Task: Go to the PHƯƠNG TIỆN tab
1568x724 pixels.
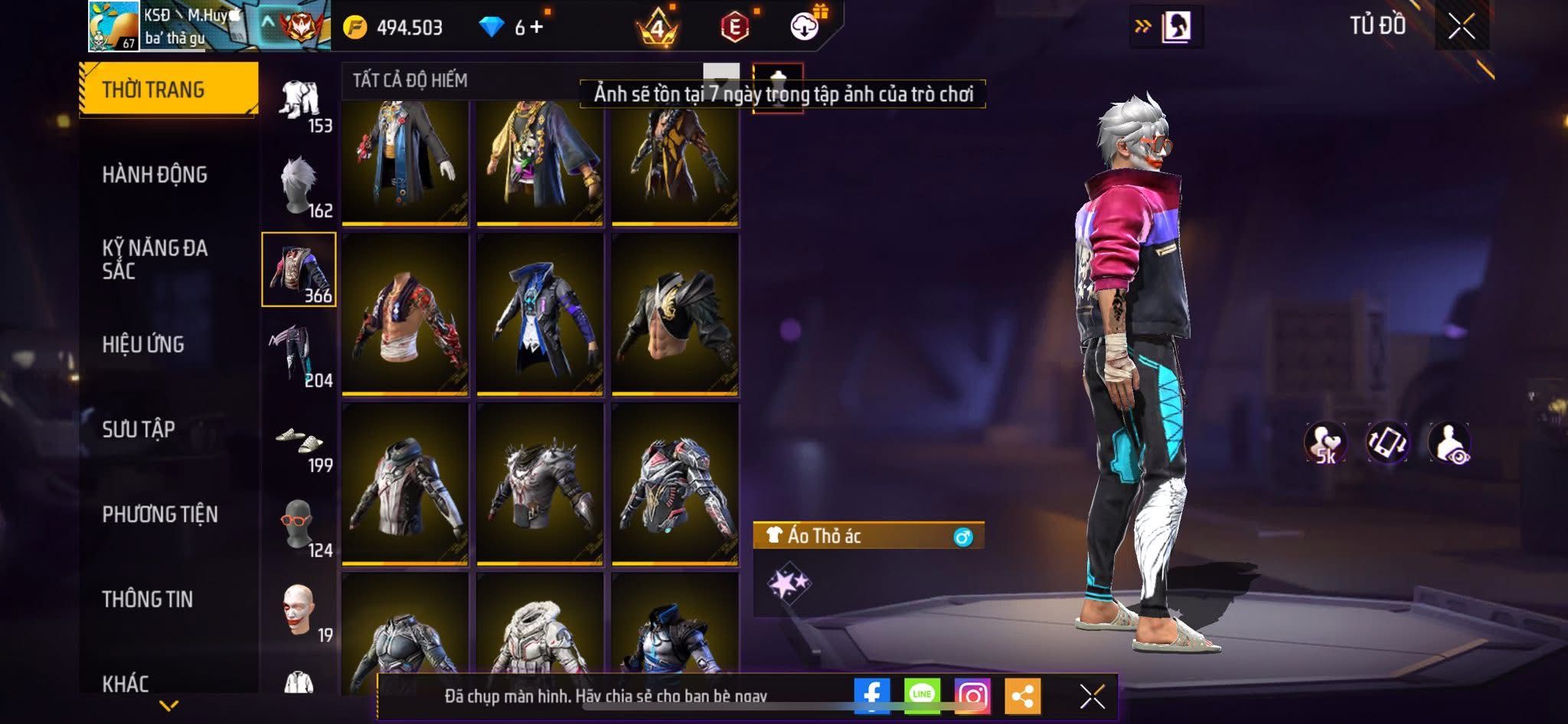Action: click(160, 514)
